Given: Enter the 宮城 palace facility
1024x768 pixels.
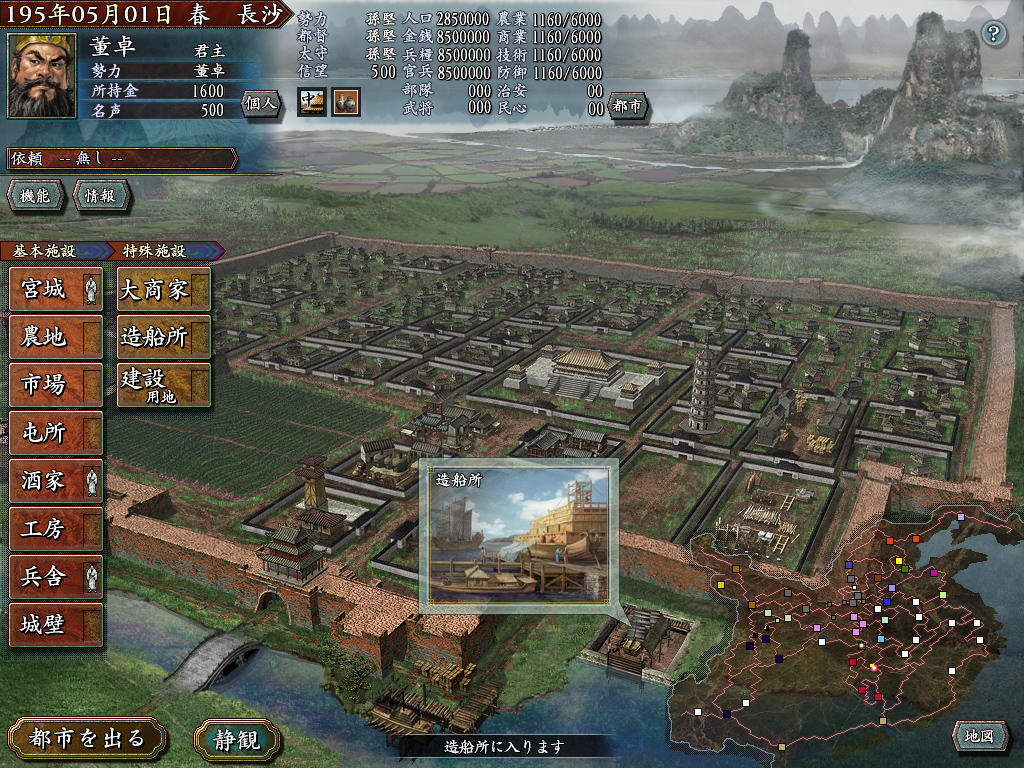Looking at the screenshot, I should click(x=55, y=290).
